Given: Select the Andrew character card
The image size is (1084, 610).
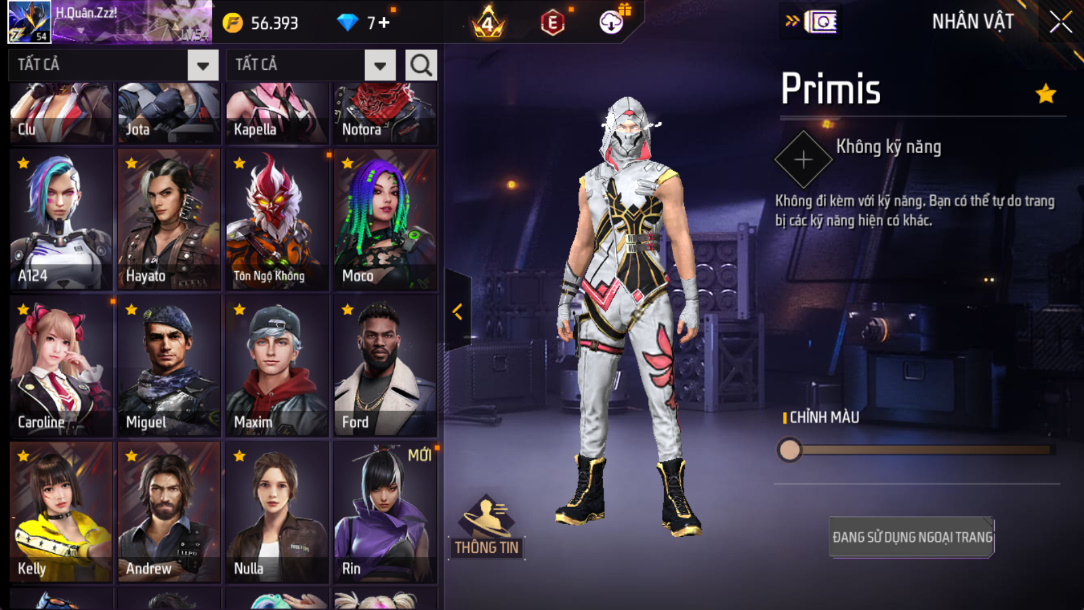Looking at the screenshot, I should 169,512.
